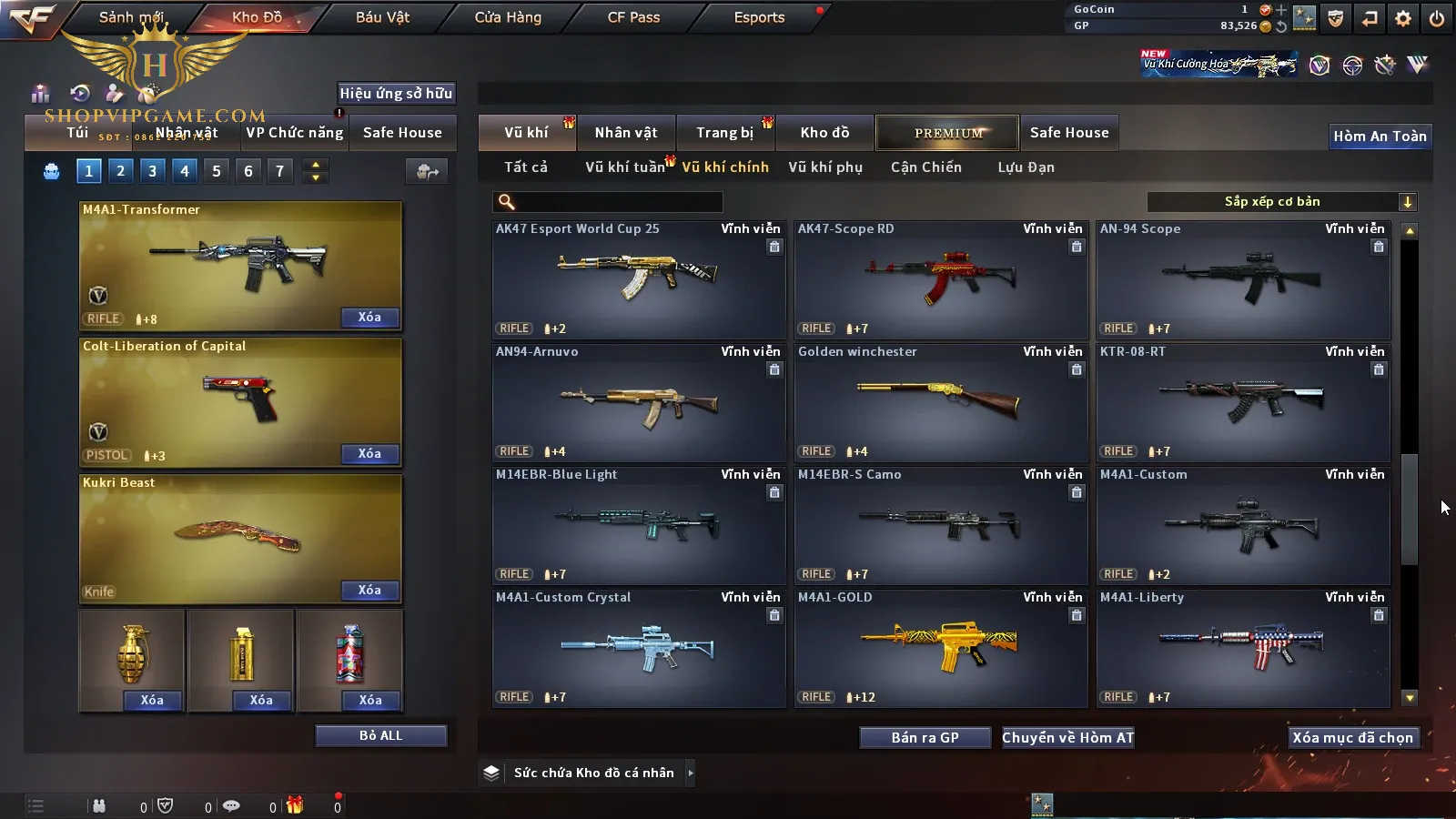
Task: Go to the CF Pass menu
Action: (633, 17)
